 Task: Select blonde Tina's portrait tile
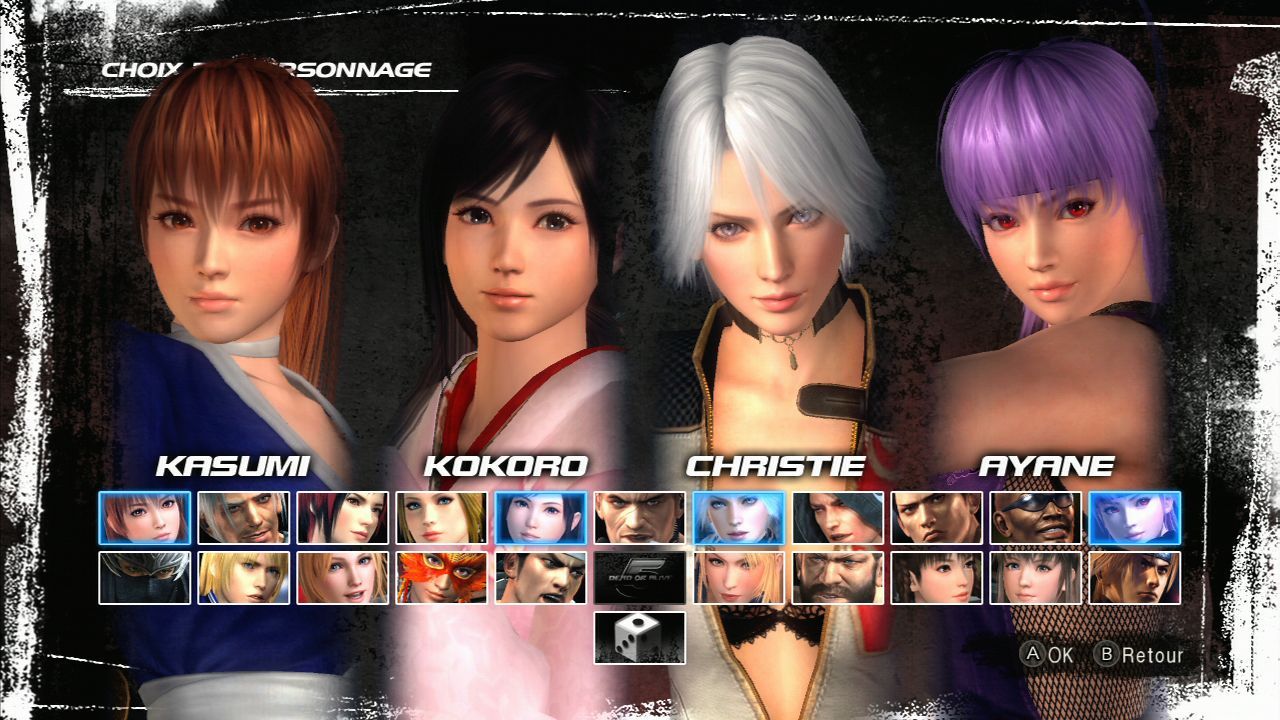(x=441, y=517)
